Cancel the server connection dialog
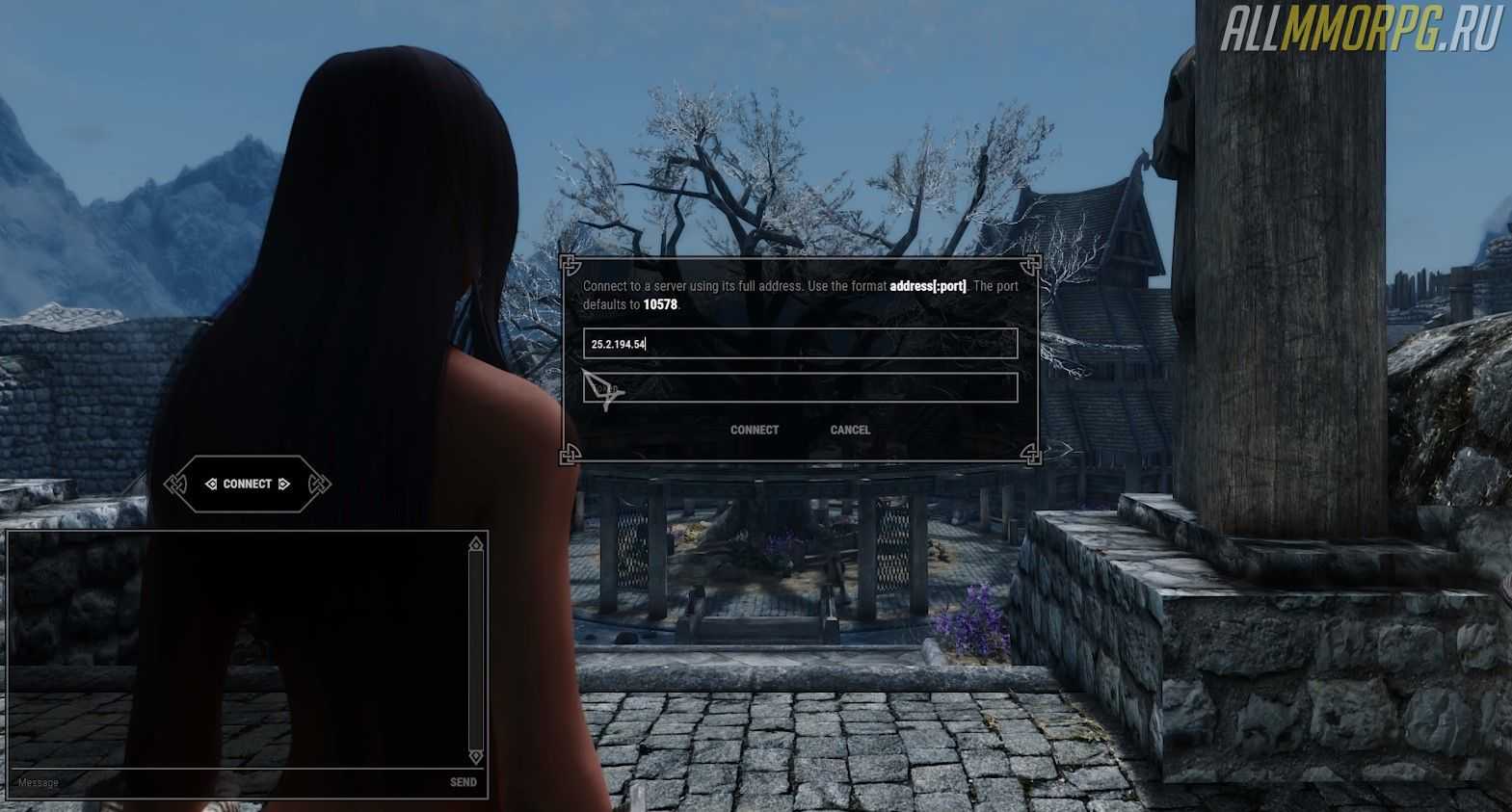The height and width of the screenshot is (812, 1512). (849, 430)
